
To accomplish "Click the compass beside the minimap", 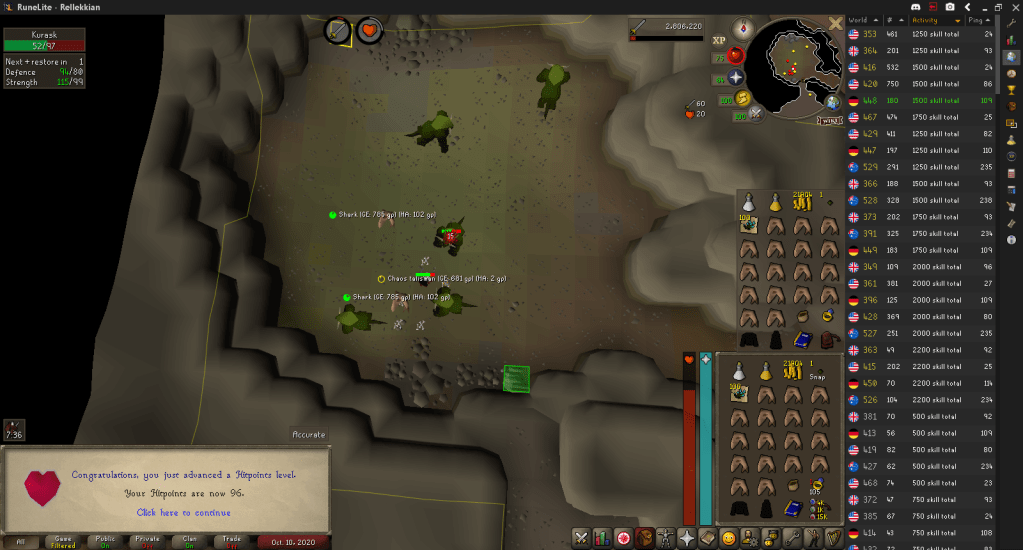I will [742, 28].
